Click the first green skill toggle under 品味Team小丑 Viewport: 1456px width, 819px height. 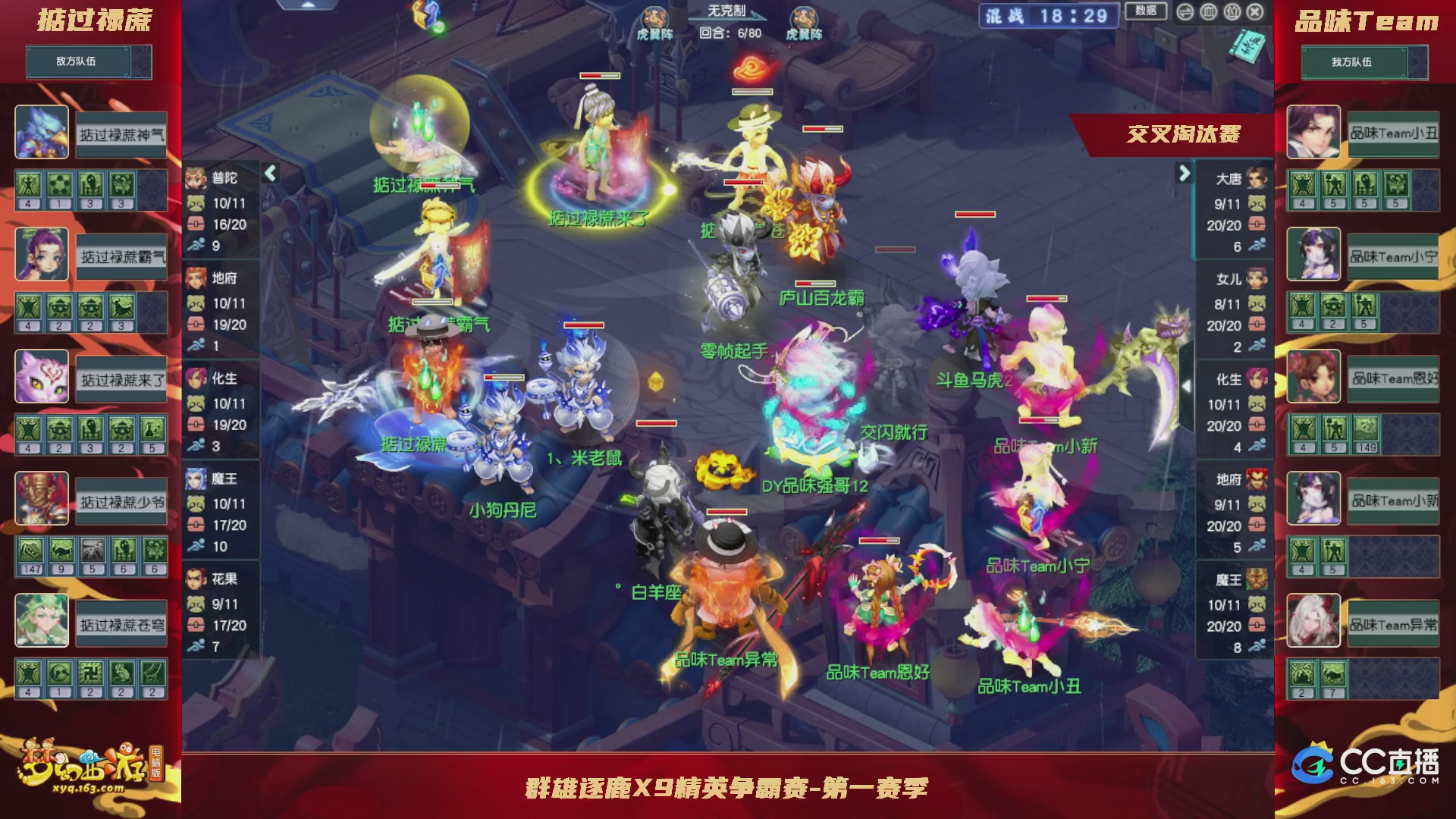pyautogui.click(x=1302, y=188)
